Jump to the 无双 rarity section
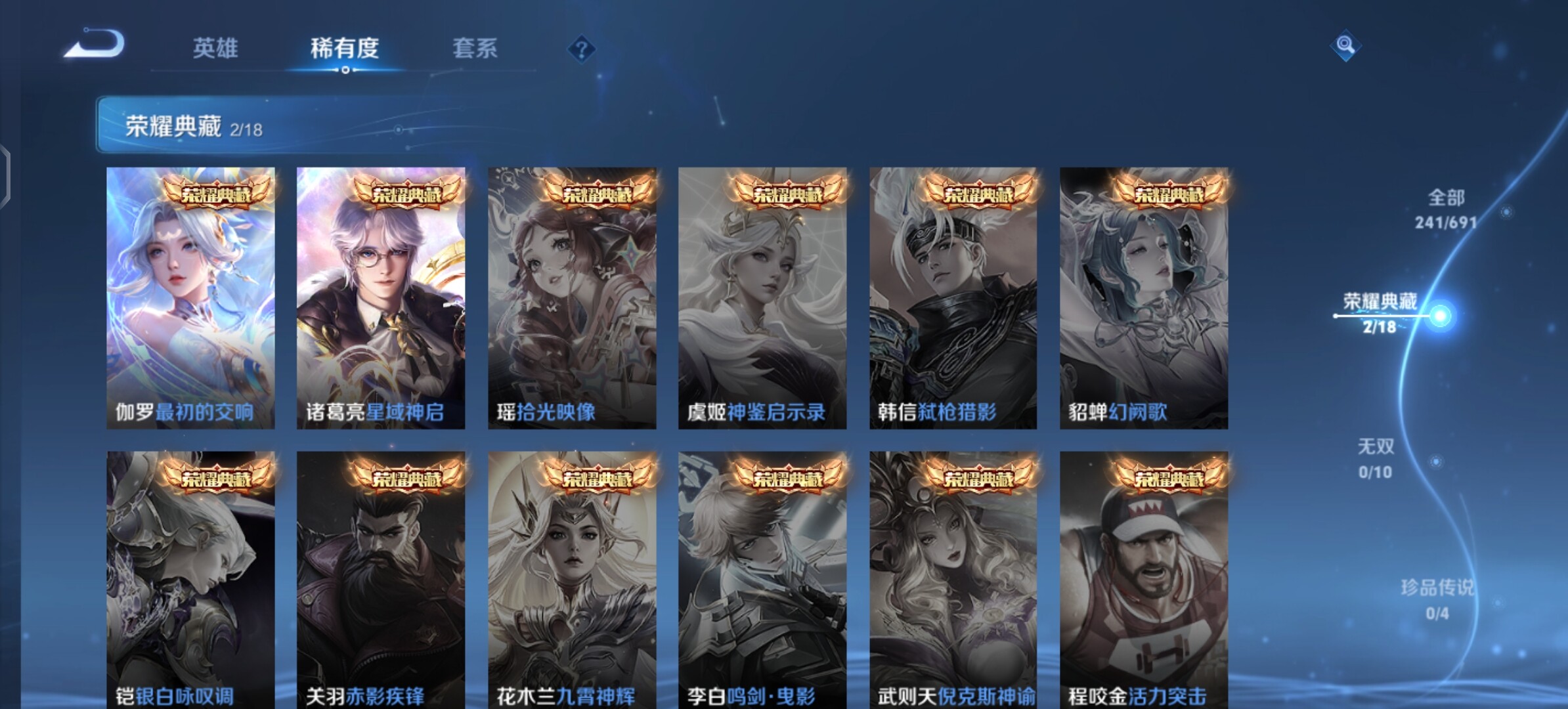Viewport: 1568px width, 709px height. point(1376,458)
